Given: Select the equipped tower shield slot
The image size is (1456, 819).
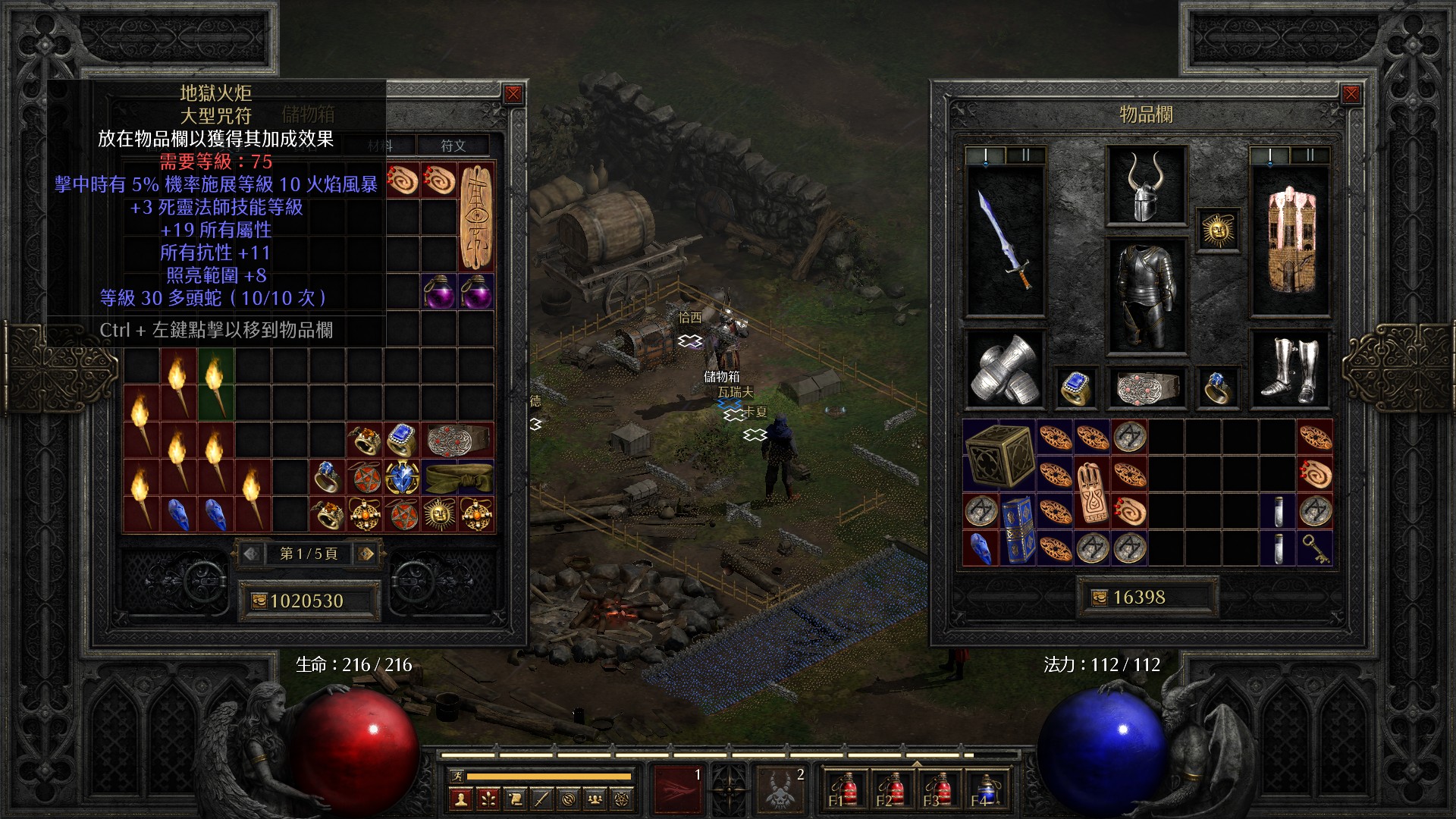Looking at the screenshot, I should 1290,240.
